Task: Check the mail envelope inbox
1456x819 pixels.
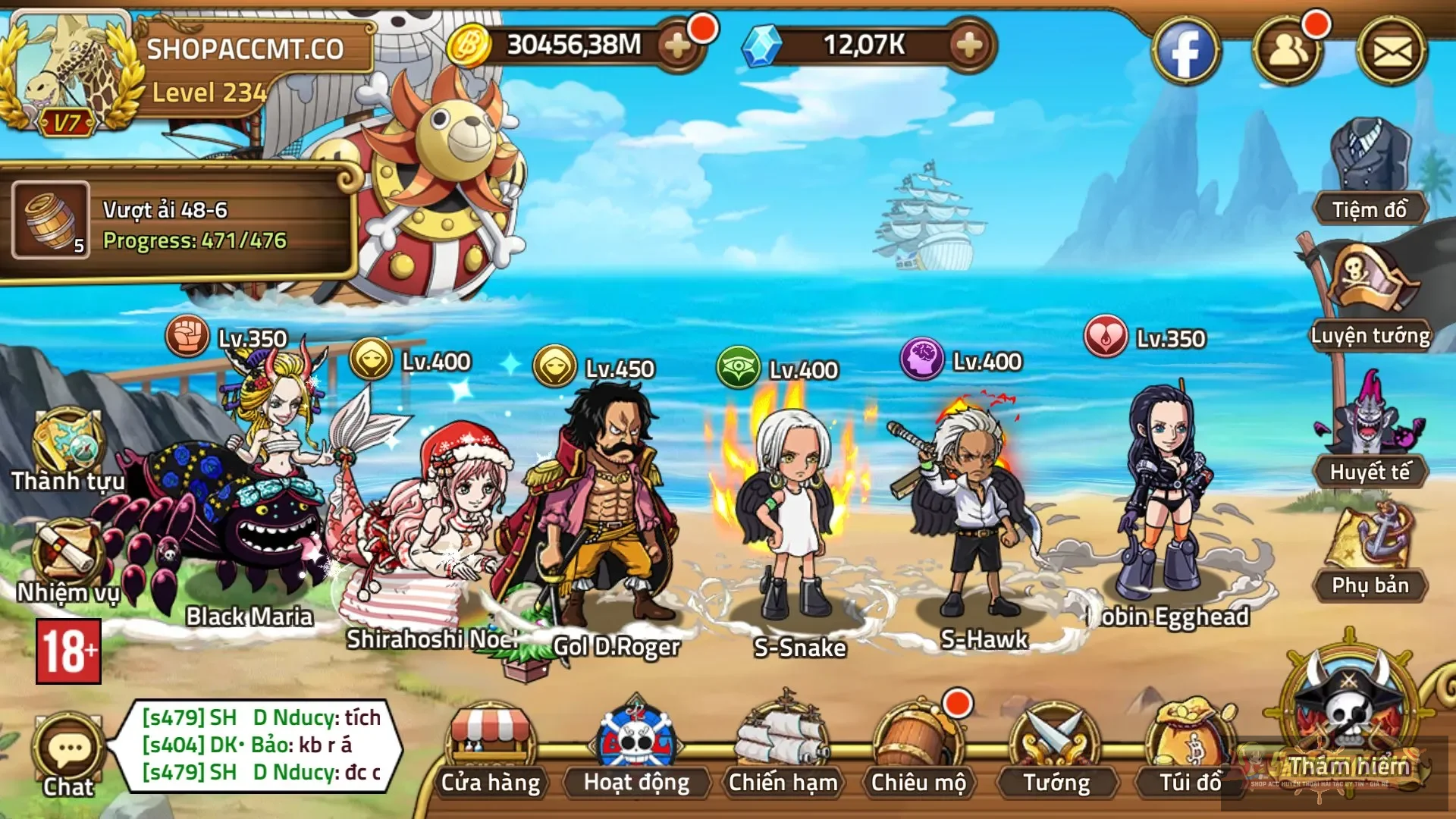Action: click(1392, 52)
